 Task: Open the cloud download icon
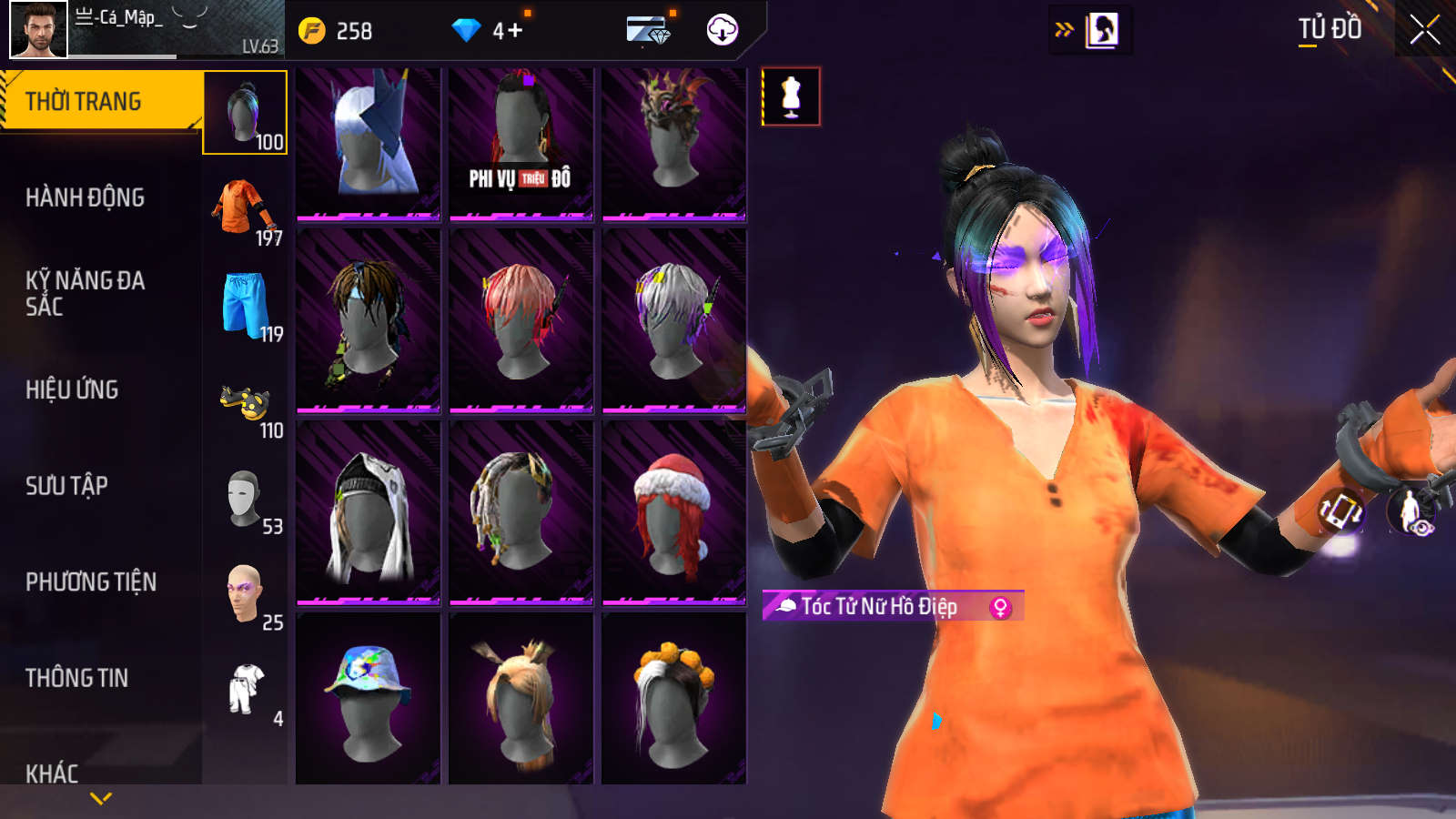722,30
